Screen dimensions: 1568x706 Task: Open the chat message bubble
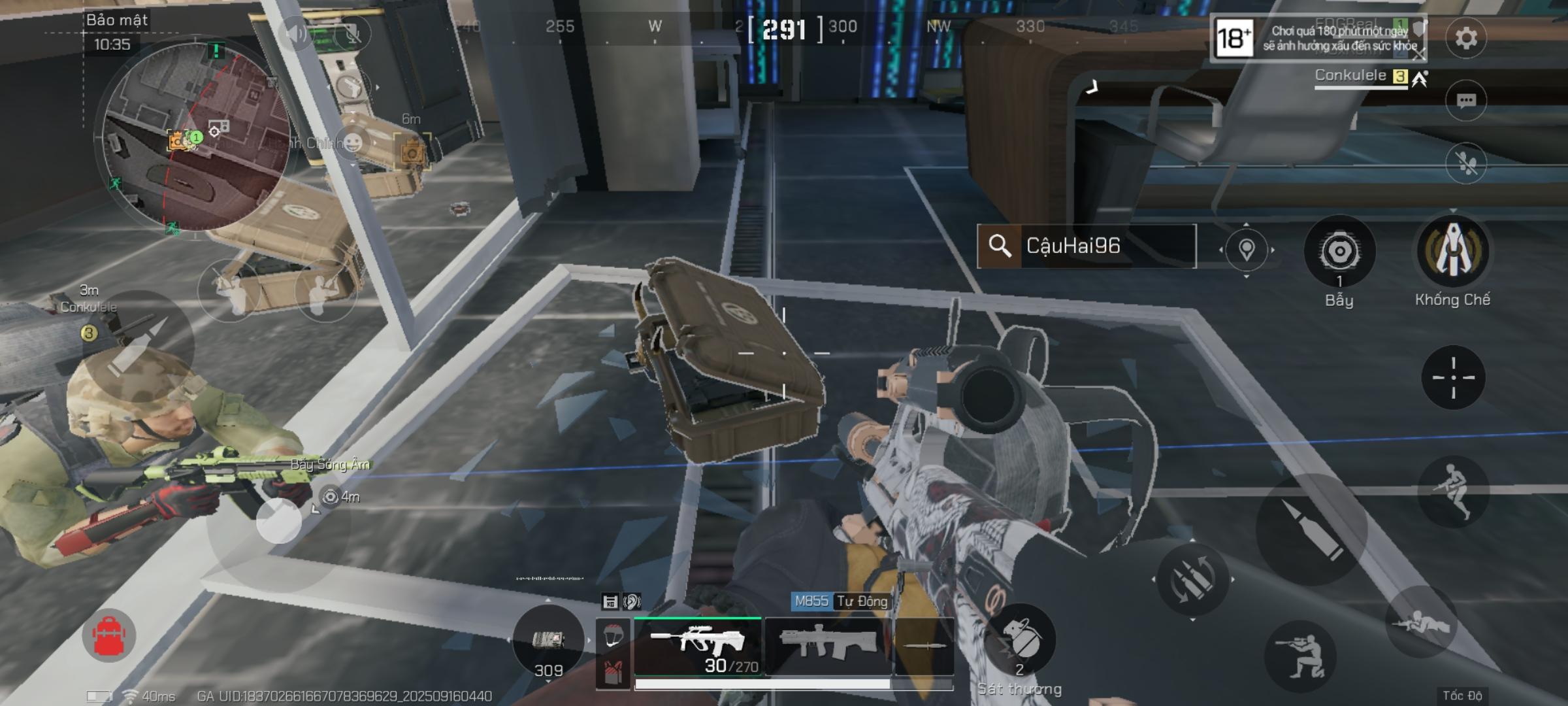tap(1466, 101)
